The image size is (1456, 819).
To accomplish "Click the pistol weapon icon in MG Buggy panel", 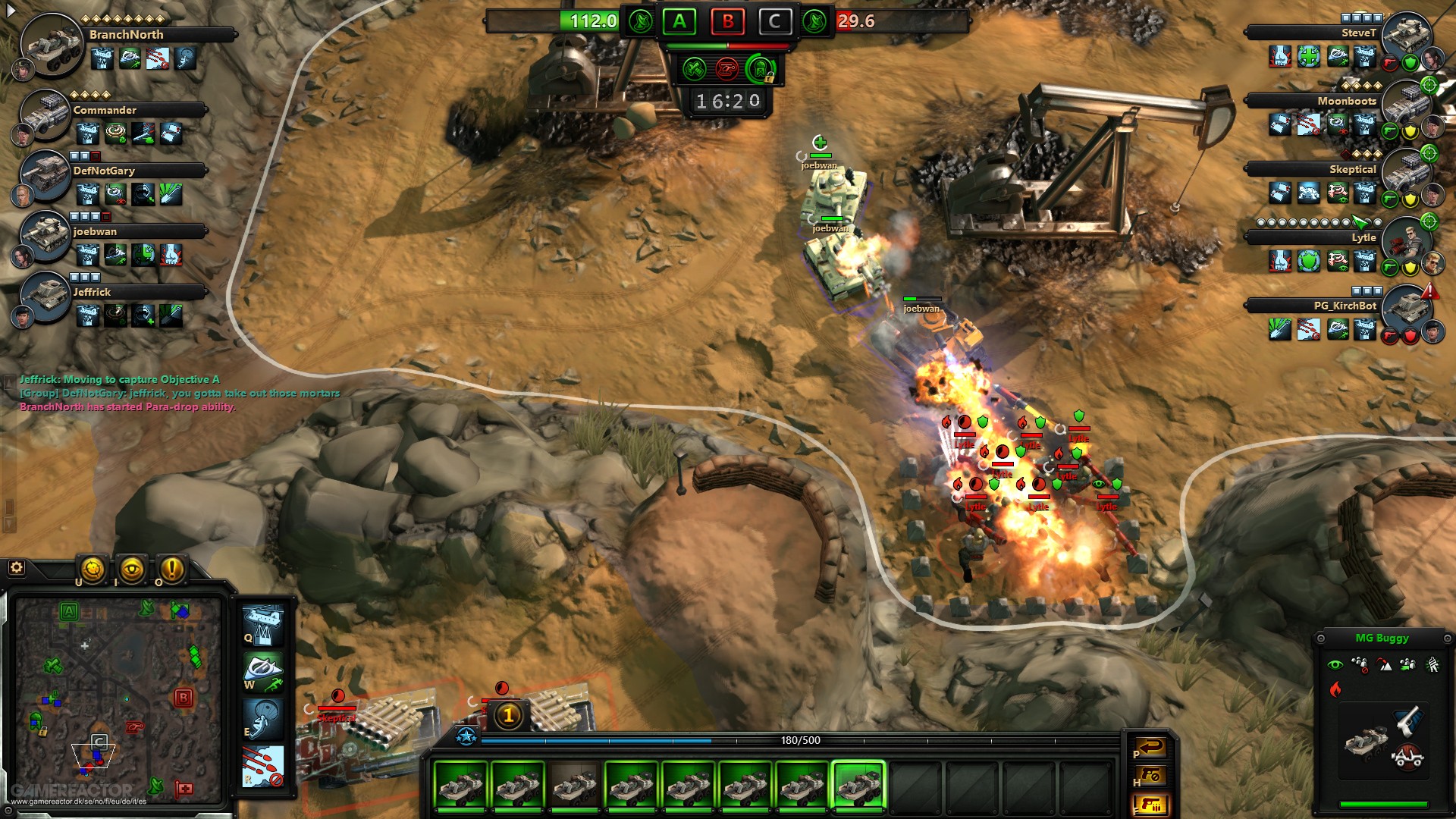I will (1407, 721).
